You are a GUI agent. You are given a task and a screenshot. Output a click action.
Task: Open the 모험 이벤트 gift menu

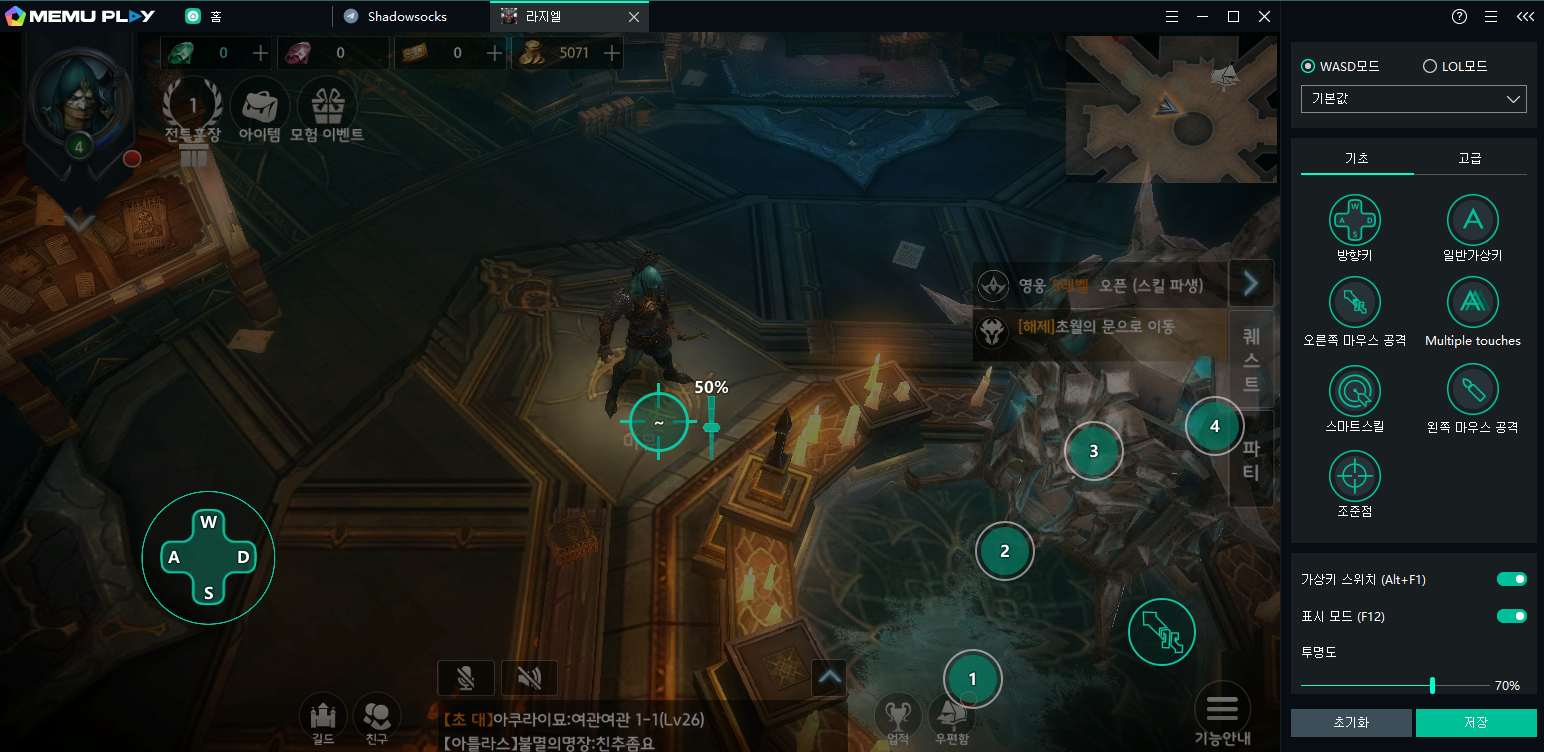(x=327, y=107)
